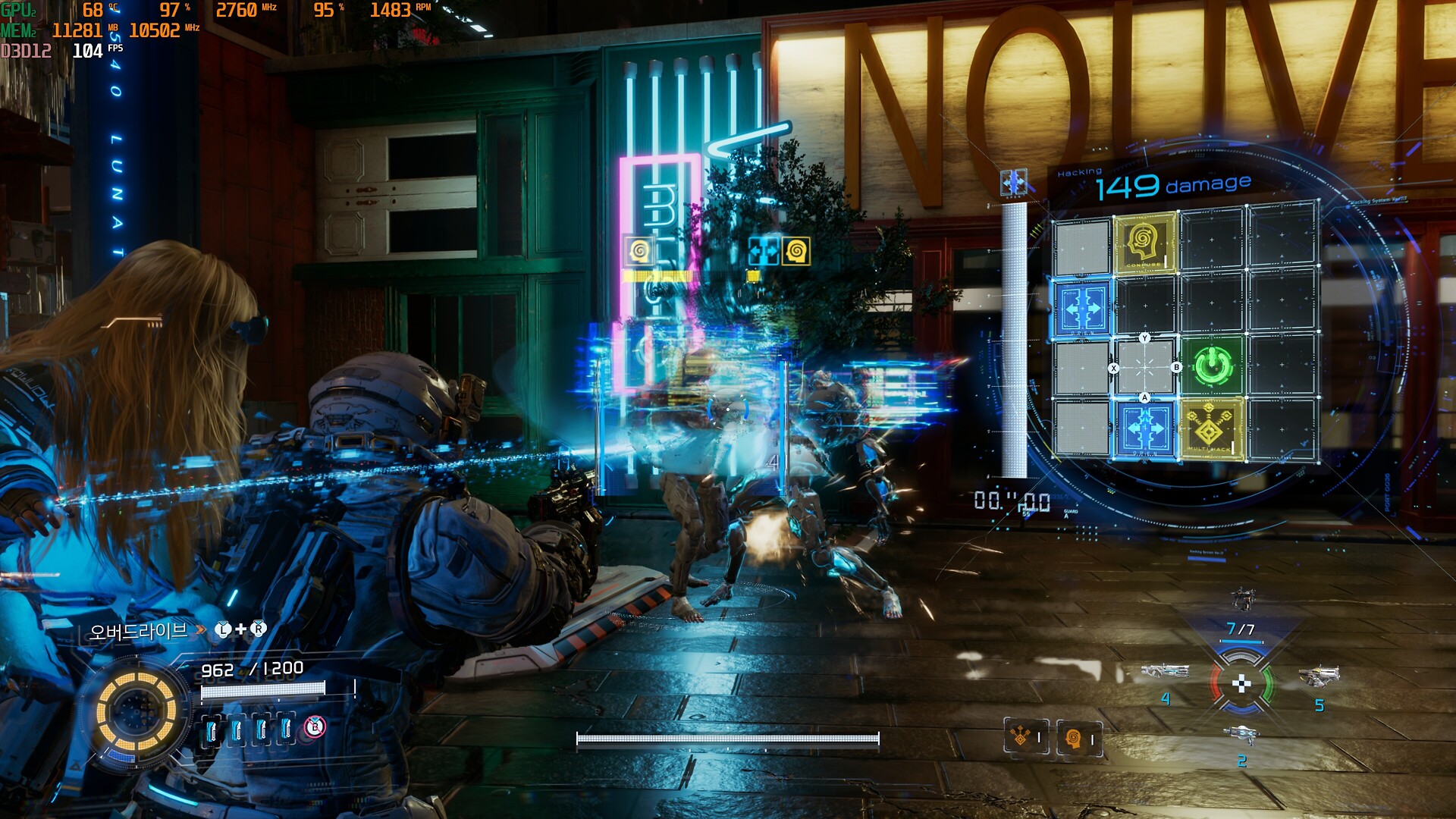Select the yellow Confuse hacking node
Screen dimensions: 1456x819
click(1145, 243)
